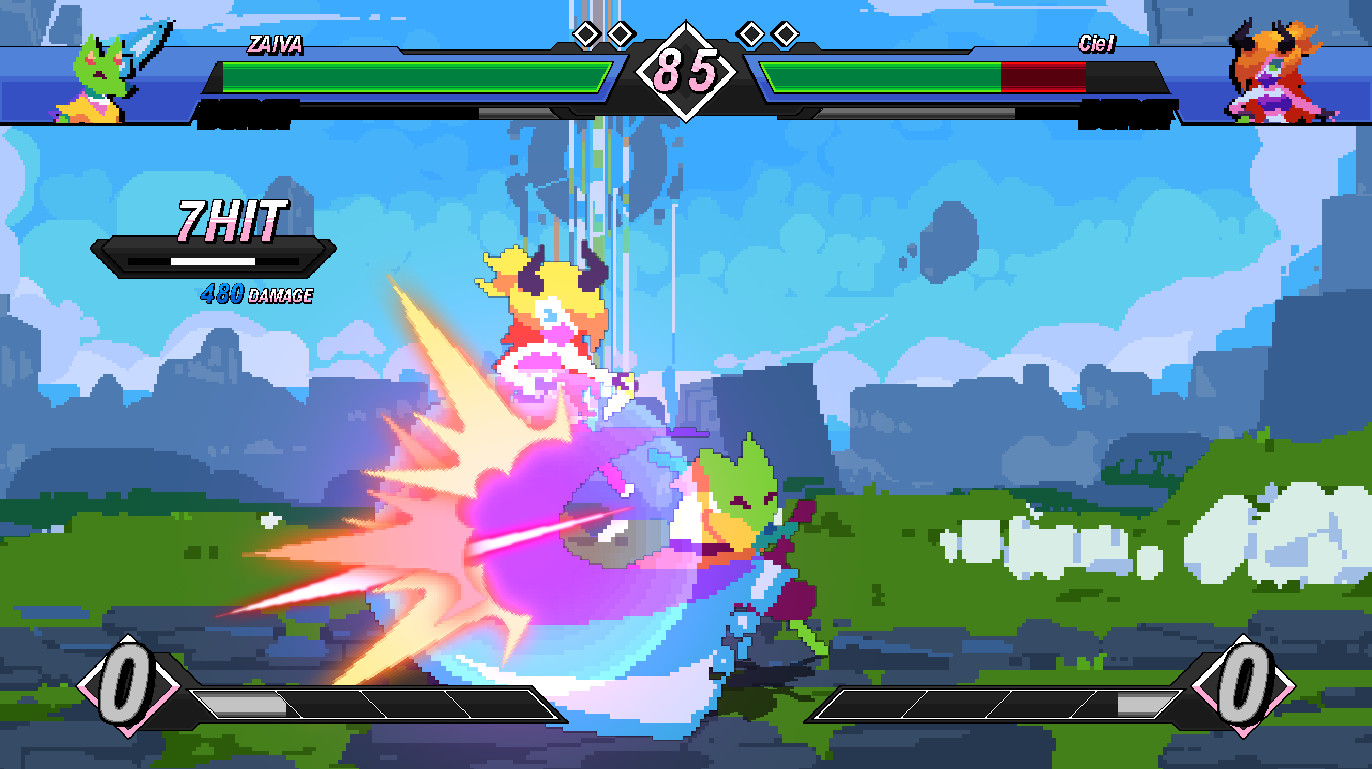Select the round timer diamond showing 85
This screenshot has width=1372, height=769.
coord(686,72)
